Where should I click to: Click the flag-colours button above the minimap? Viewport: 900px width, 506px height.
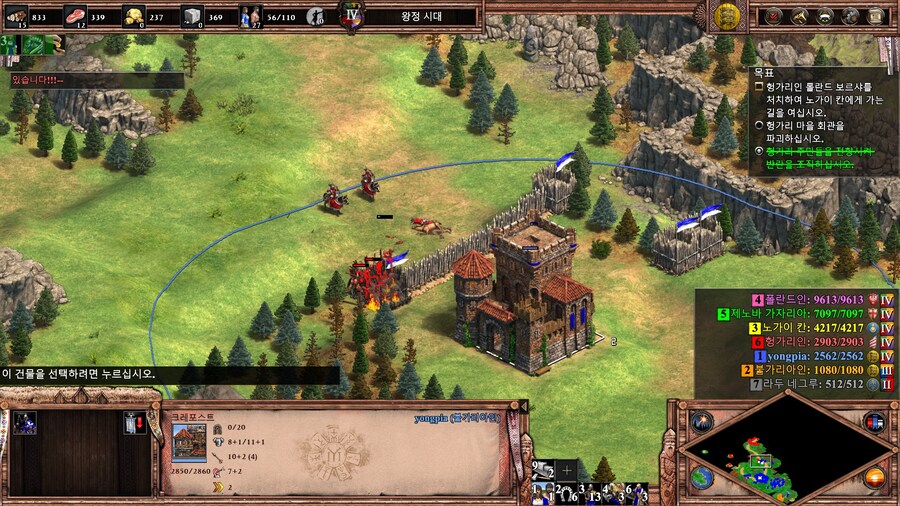(876, 421)
